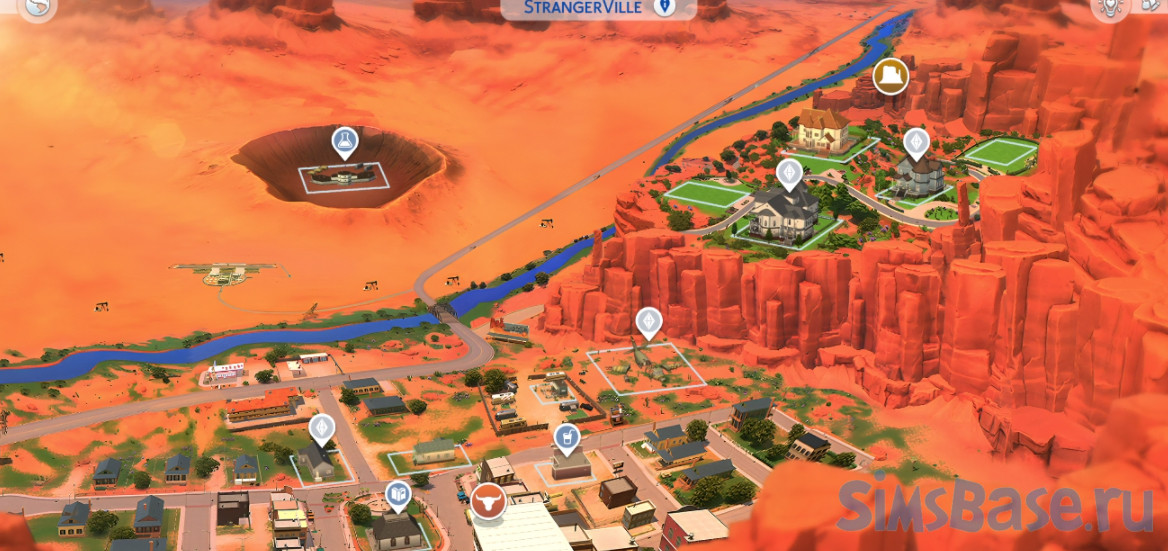Pick the plumbob marker above the small gray house

tap(322, 427)
